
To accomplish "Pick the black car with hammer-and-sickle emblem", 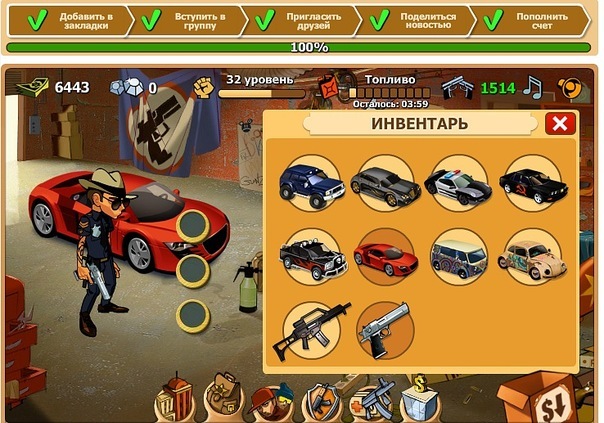I will (x=531, y=183).
